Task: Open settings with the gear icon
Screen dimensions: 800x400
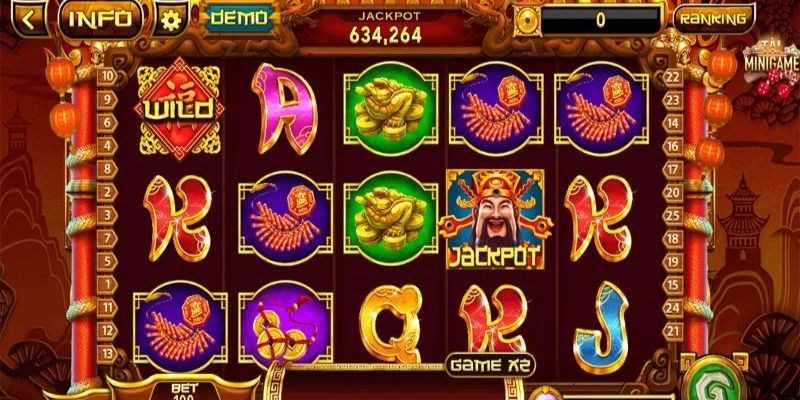Action: pyautogui.click(x=172, y=19)
